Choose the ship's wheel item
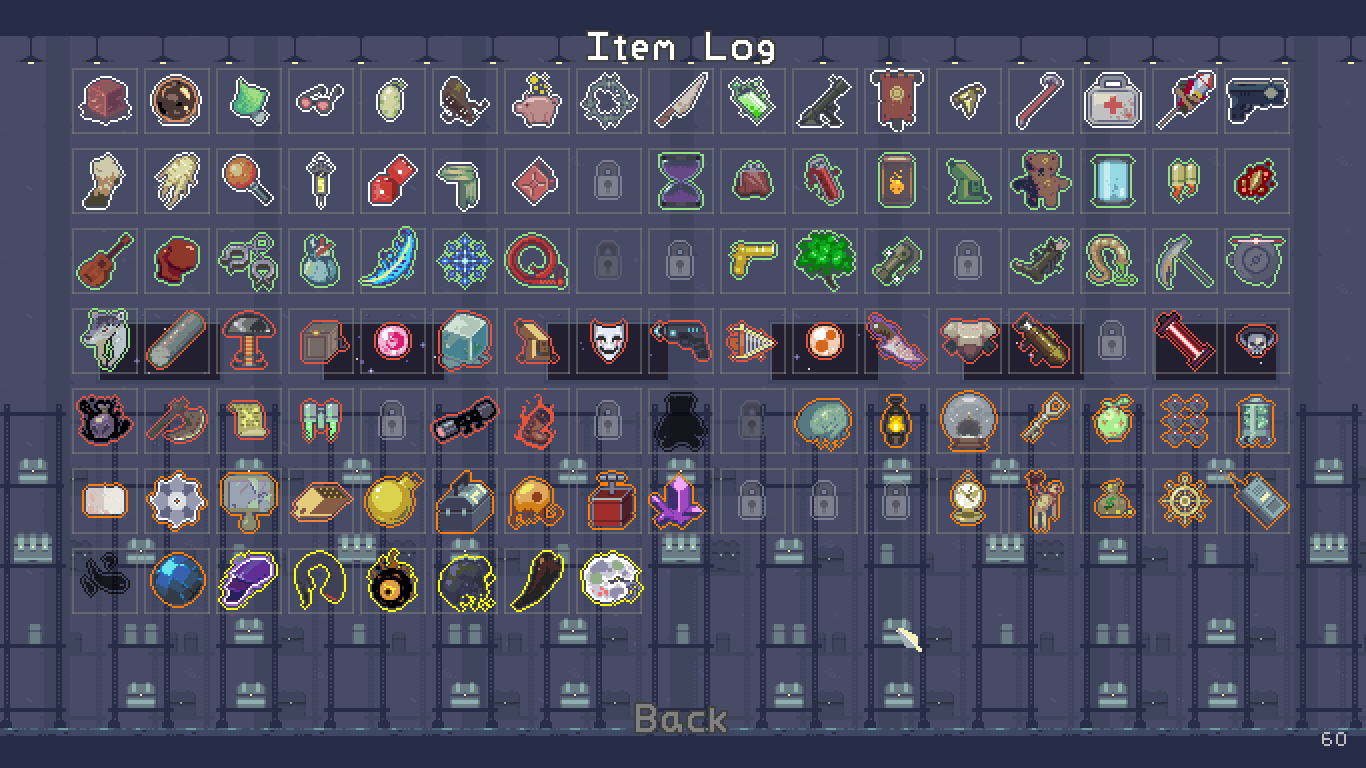Viewport: 1366px width, 768px height. [1183, 501]
